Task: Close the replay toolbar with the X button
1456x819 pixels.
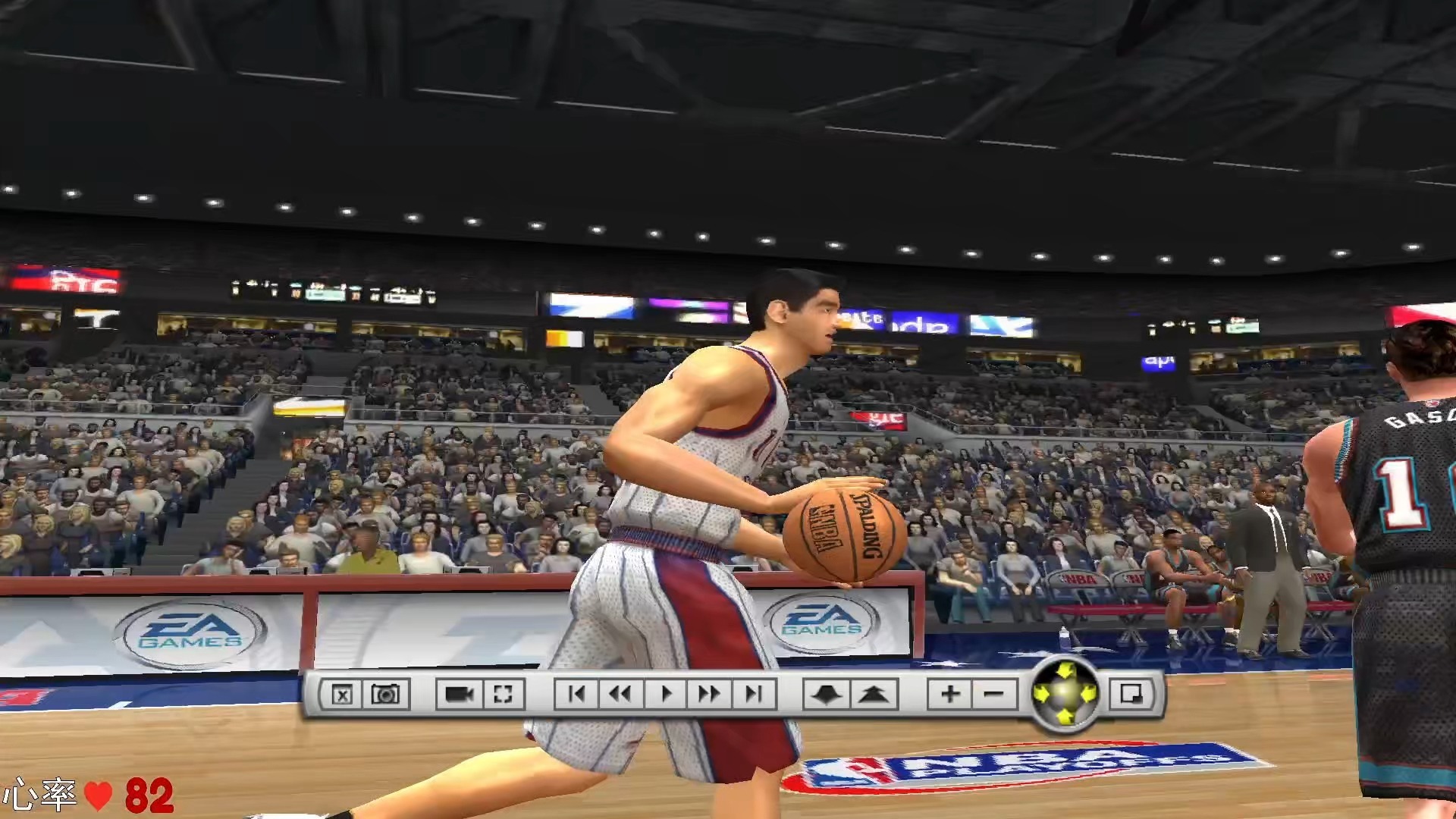Action: coord(342,695)
